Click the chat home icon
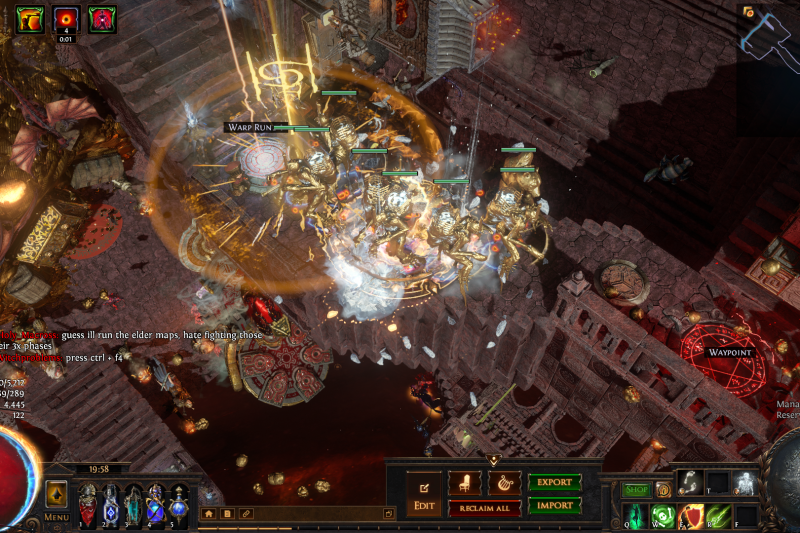The image size is (800, 533). pos(209,513)
